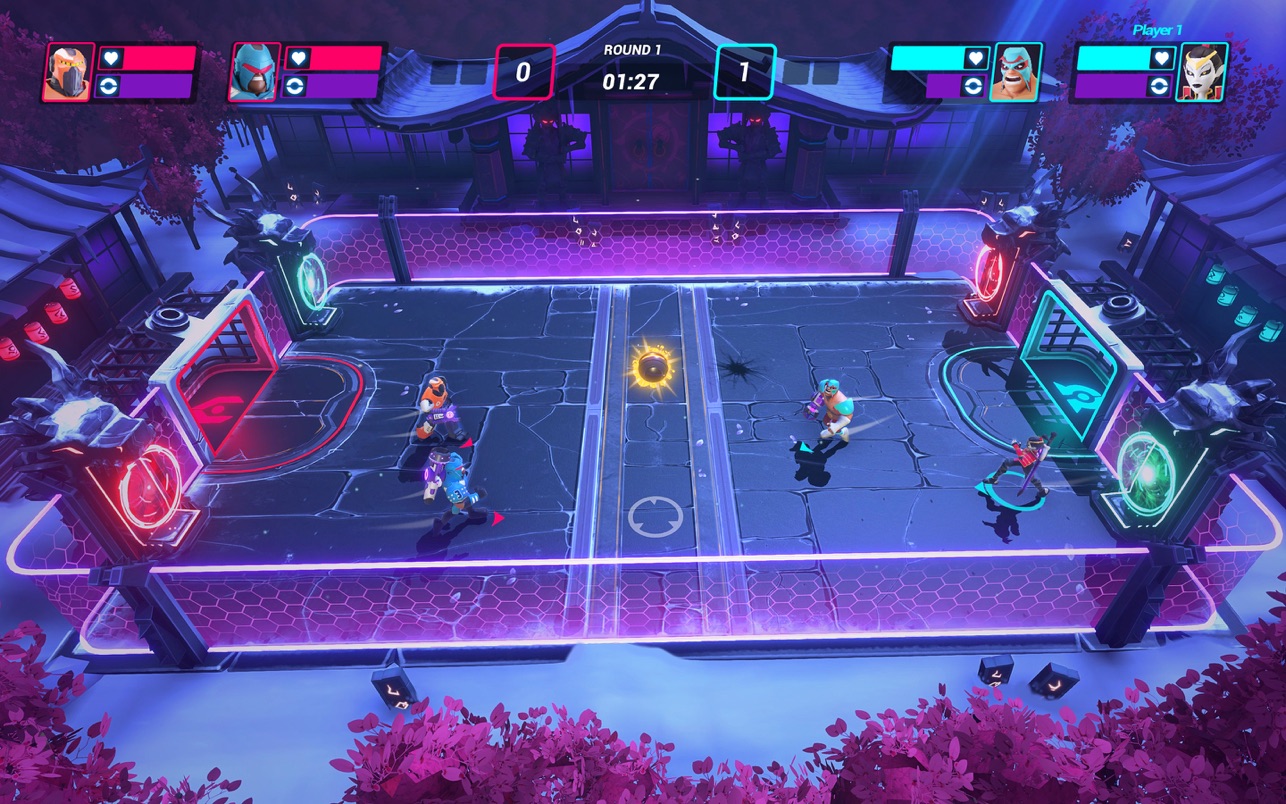This screenshot has height=804, width=1286.
Task: Select the orange-helmet player portrait
Action: [x=68, y=72]
